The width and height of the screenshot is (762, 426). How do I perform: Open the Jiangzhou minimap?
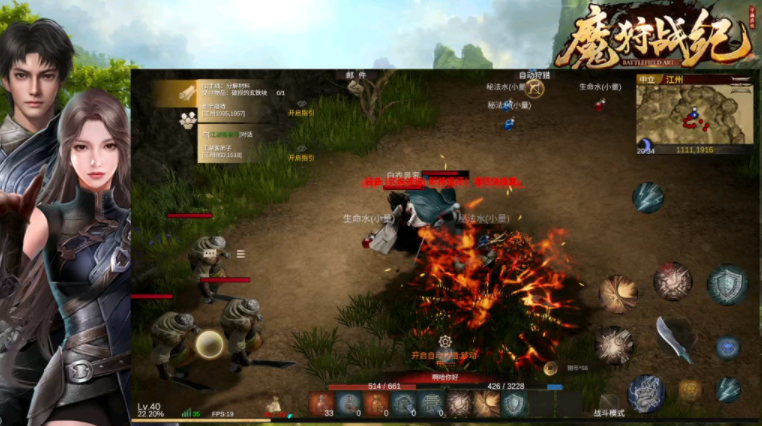click(692, 112)
